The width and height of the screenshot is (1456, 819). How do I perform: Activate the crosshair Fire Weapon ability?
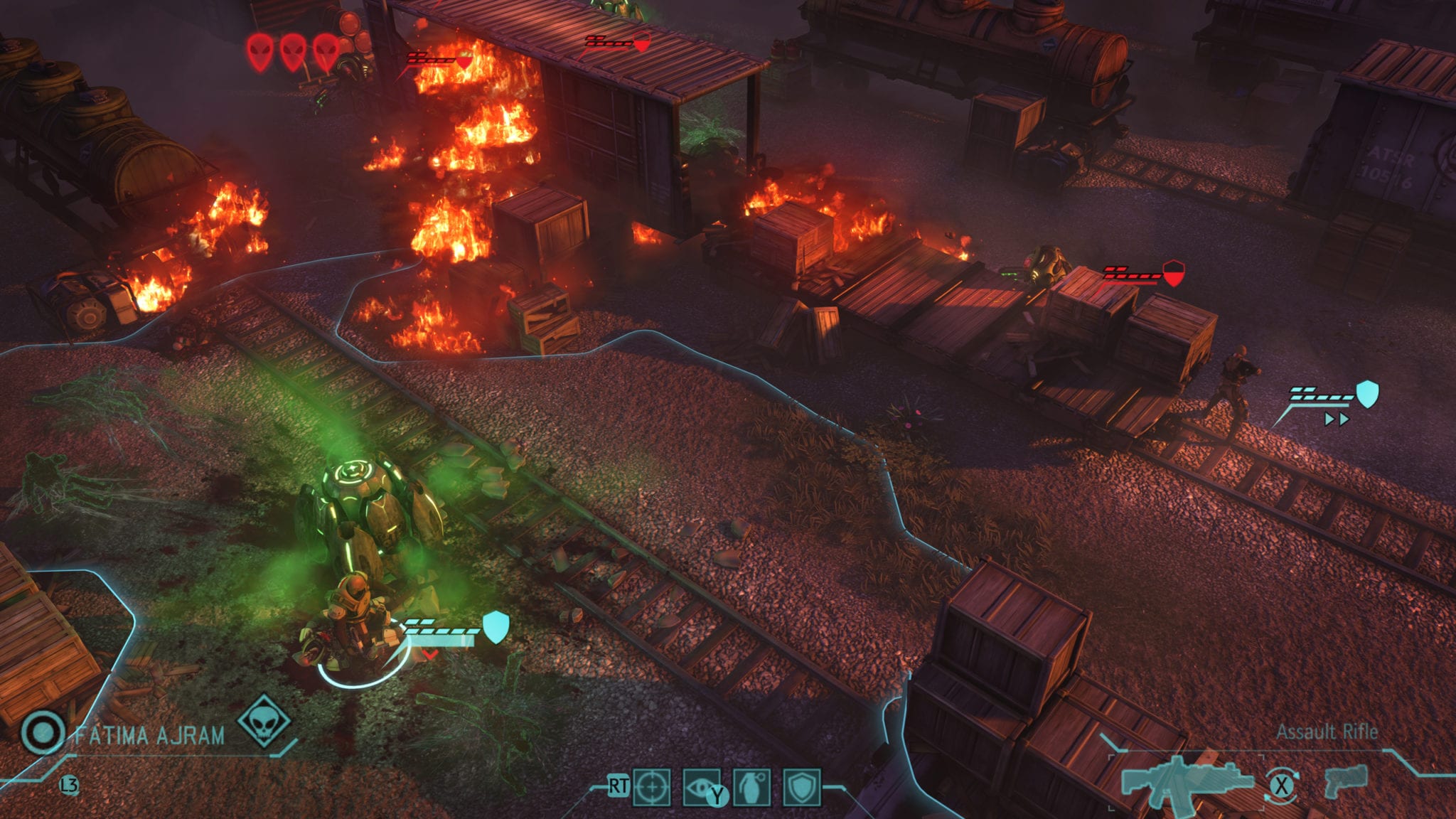click(651, 787)
